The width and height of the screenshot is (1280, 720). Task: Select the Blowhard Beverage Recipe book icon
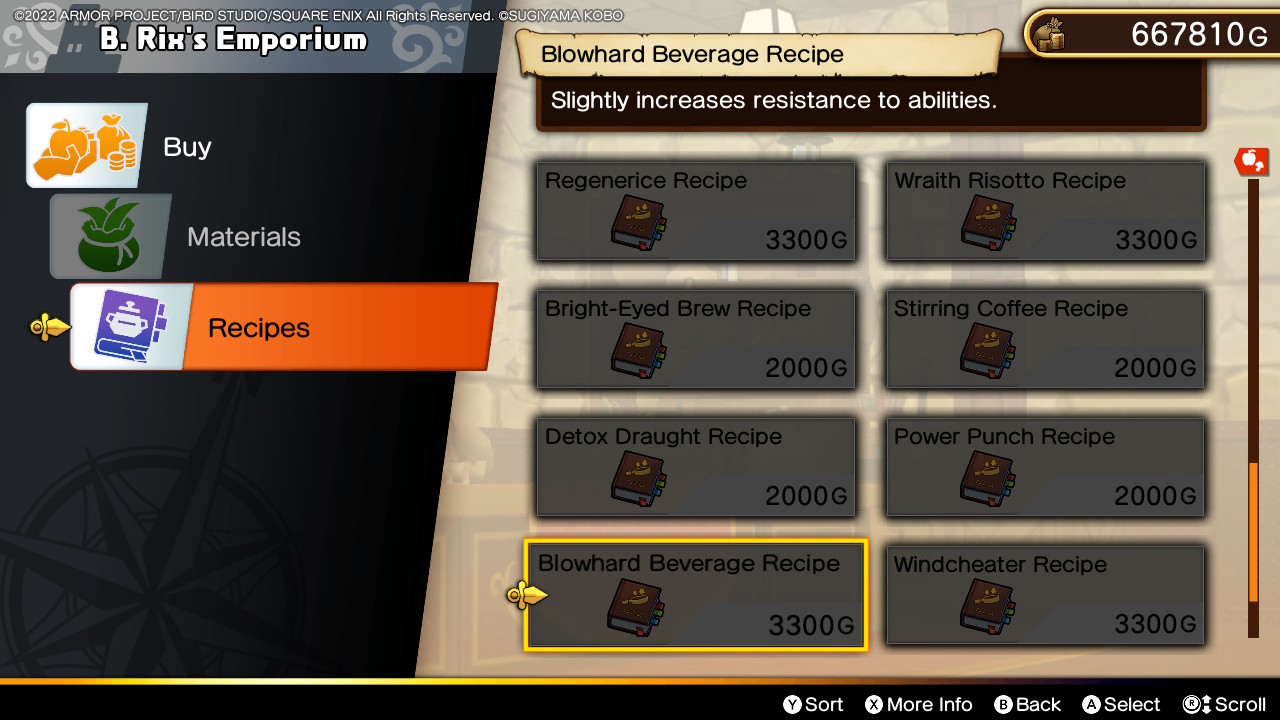[637, 605]
